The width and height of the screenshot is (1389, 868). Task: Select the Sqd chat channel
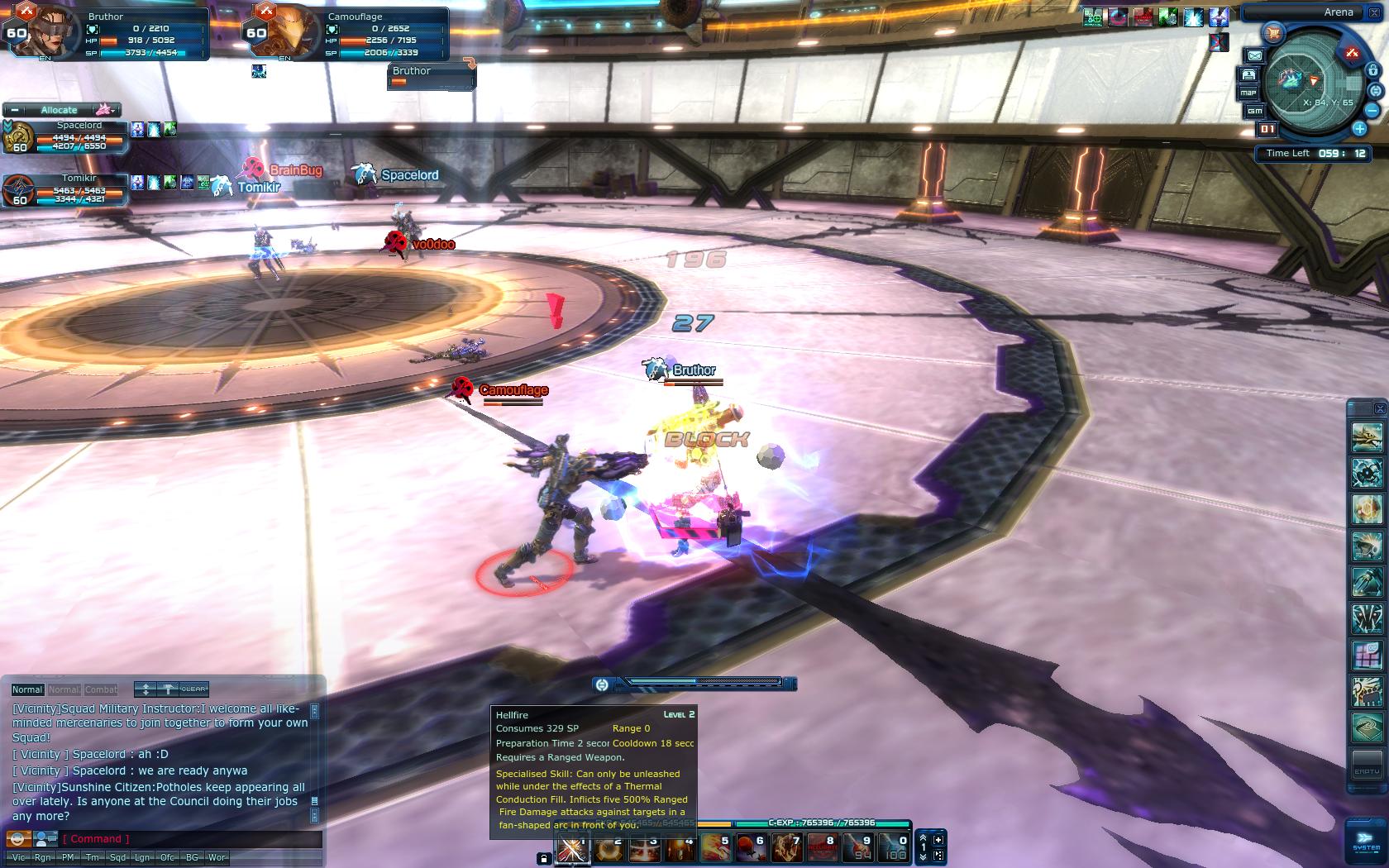[117, 858]
